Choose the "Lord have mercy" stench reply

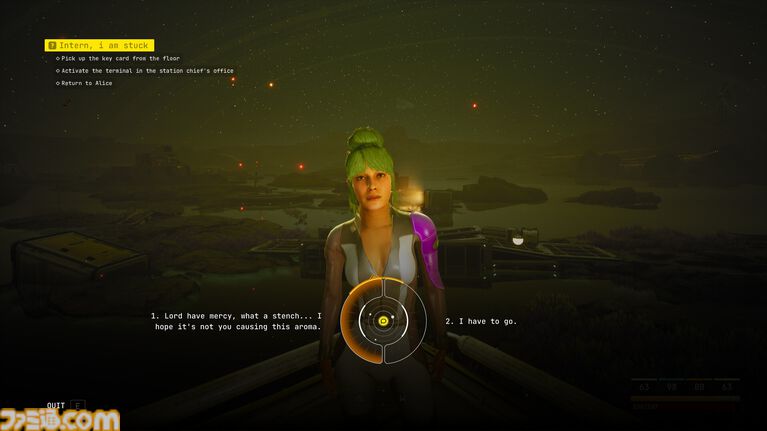[x=236, y=321]
